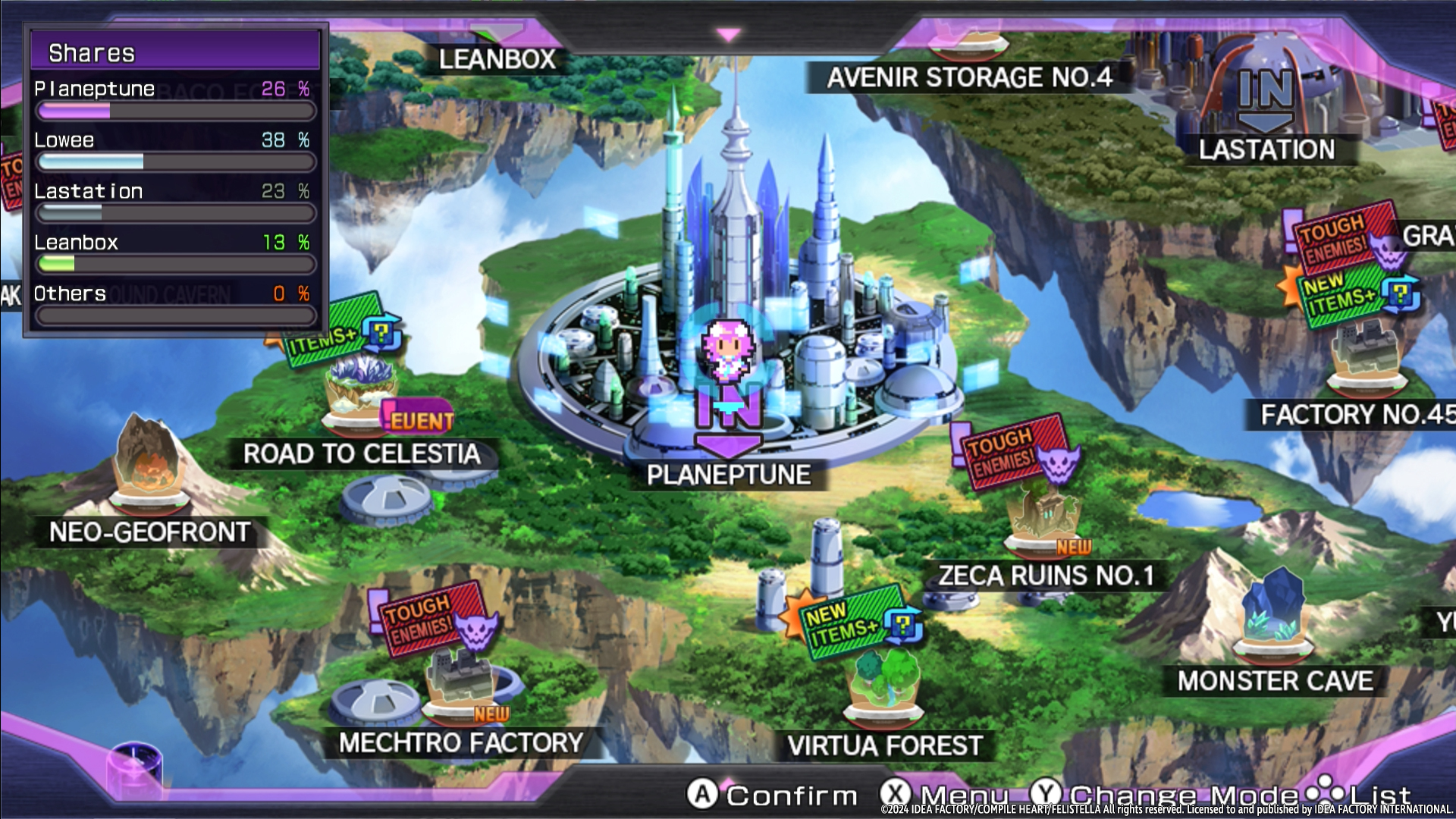Open the Zeca Ruins No.1 dungeon
The height and width of the screenshot is (819, 1456).
coord(1046,575)
